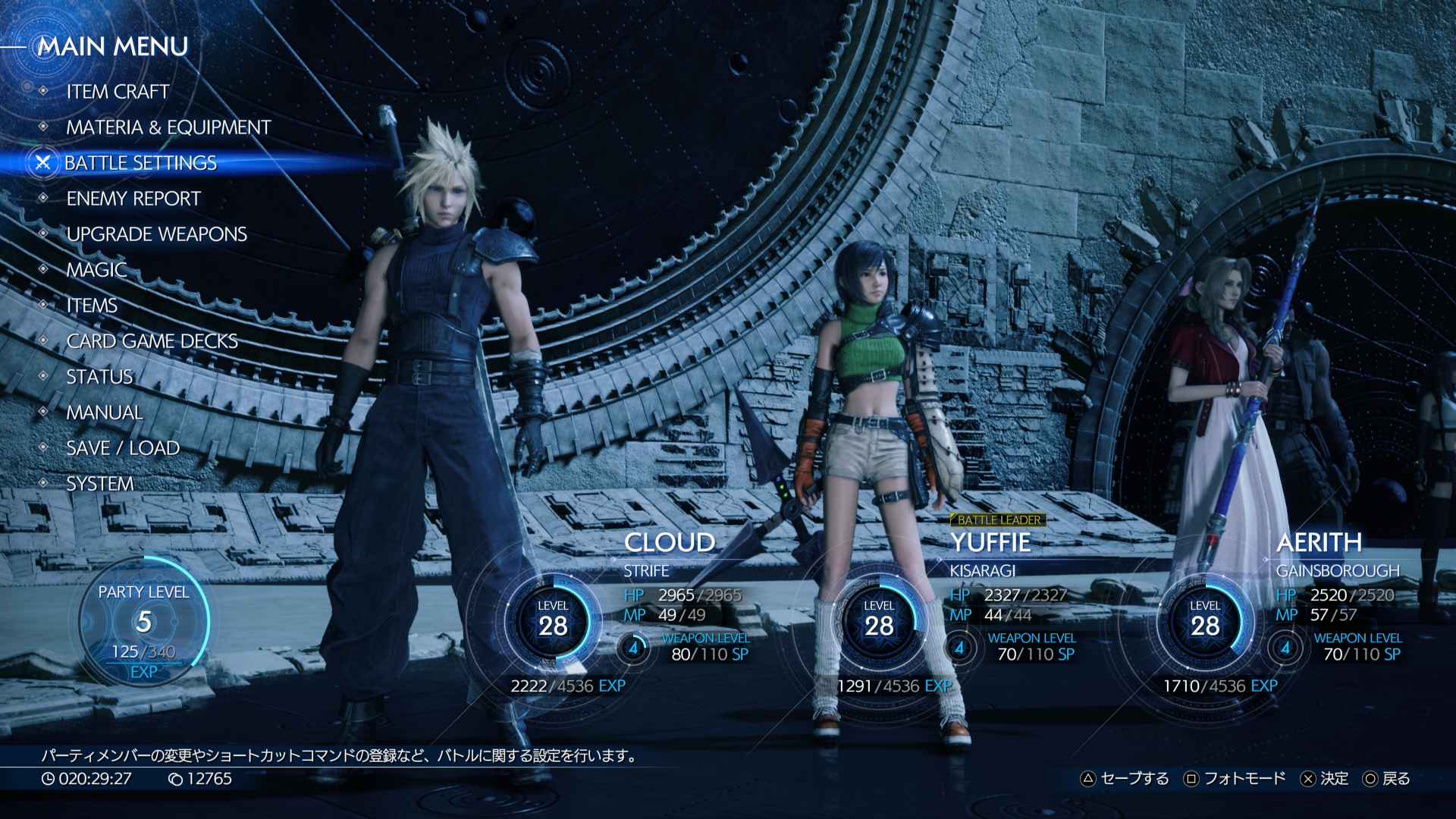Image resolution: width=1456 pixels, height=819 pixels.
Task: Choose the Battle Settings entry
Action: point(140,163)
